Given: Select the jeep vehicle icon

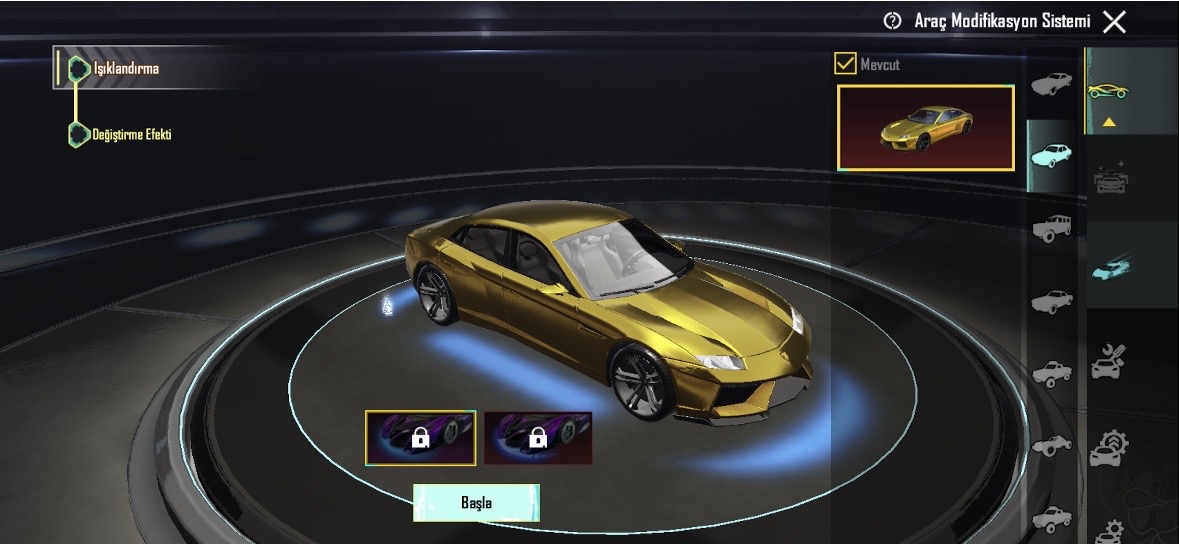Looking at the screenshot, I should 1051,228.
